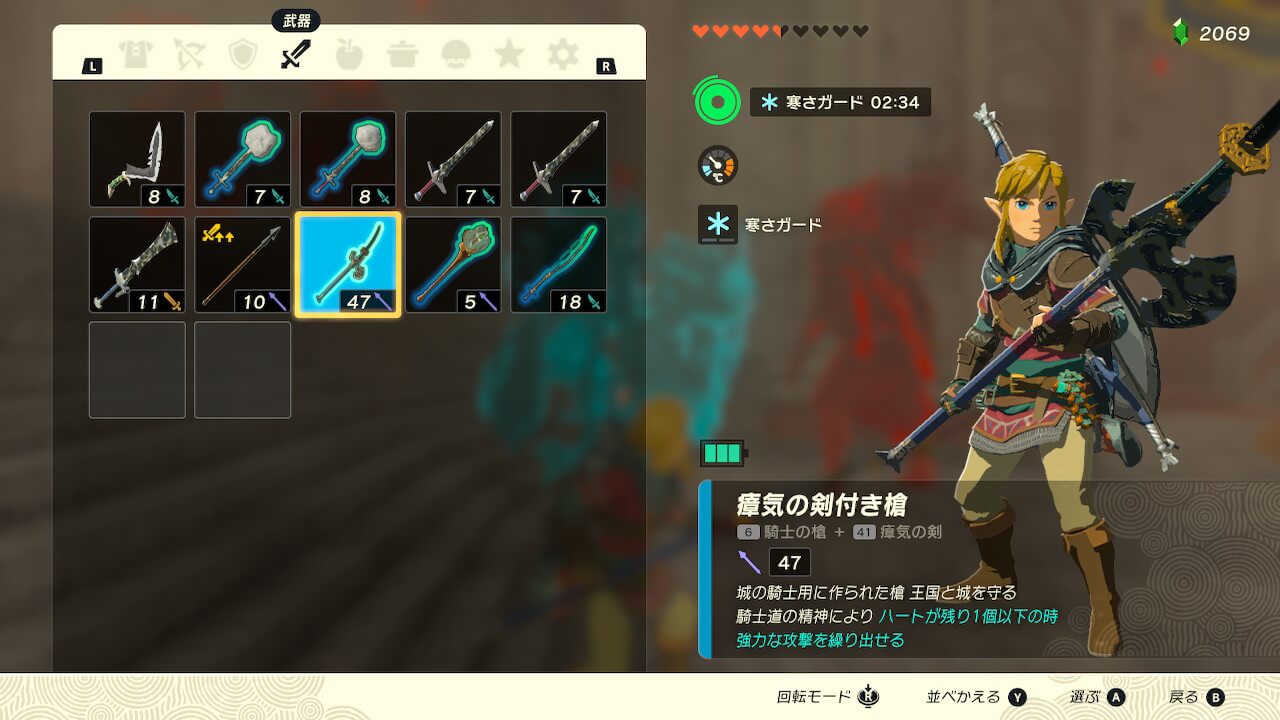The width and height of the screenshot is (1280, 720).
Task: Select the thick club with attack 11
Action: pos(137,265)
